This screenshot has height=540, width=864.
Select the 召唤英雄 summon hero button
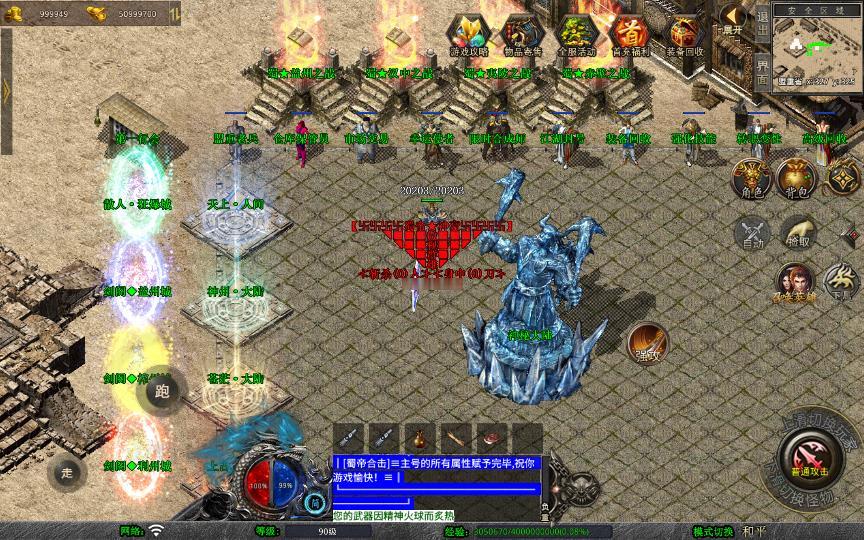(797, 283)
